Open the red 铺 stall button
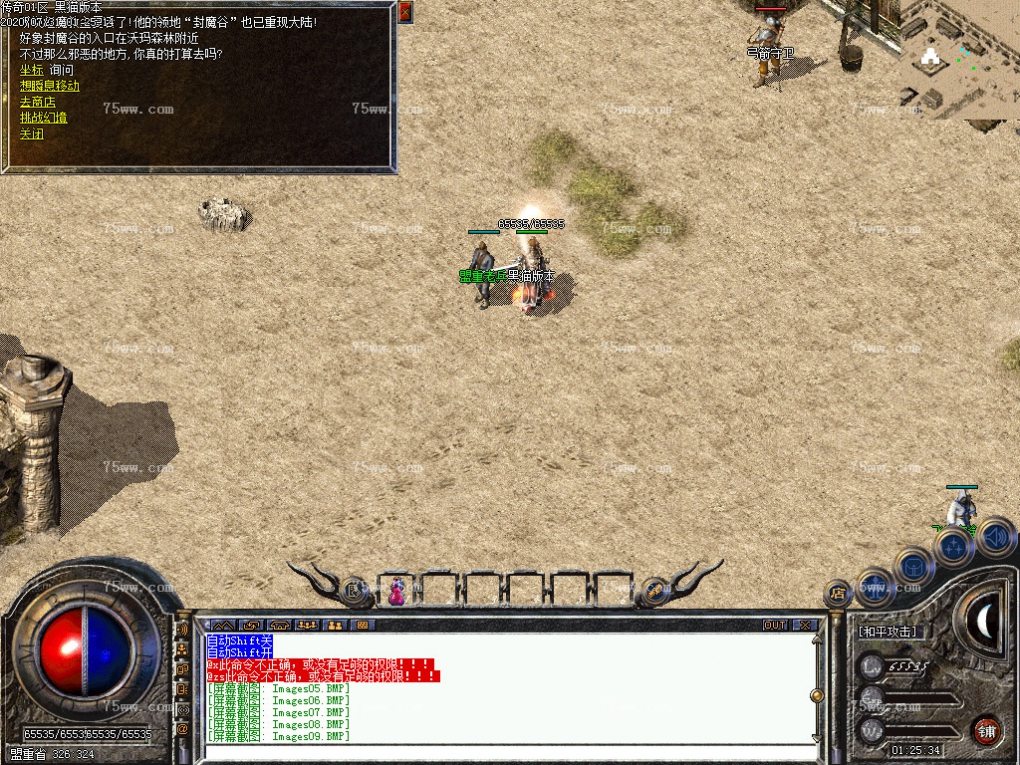This screenshot has height=765, width=1020. click(x=986, y=729)
